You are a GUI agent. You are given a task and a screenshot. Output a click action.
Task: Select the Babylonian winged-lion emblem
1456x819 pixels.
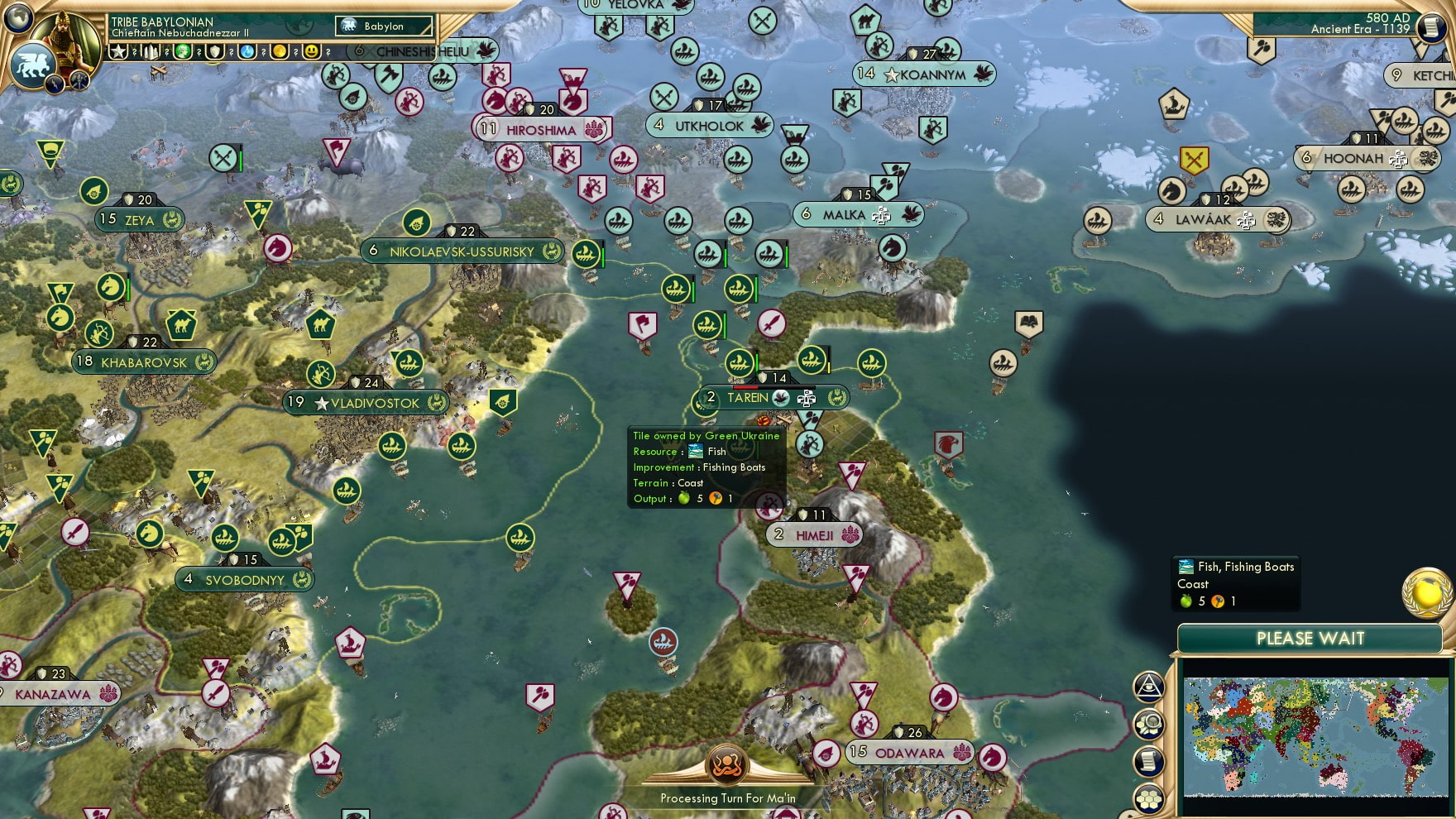(x=33, y=66)
